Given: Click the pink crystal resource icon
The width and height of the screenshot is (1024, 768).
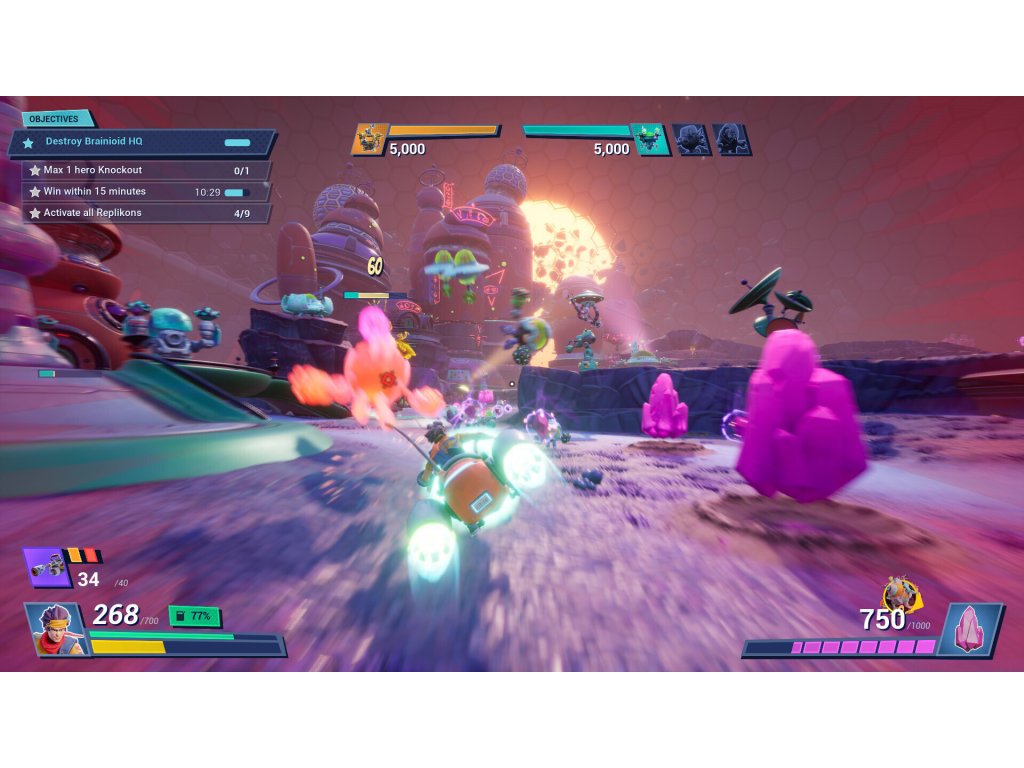Looking at the screenshot, I should [970, 628].
